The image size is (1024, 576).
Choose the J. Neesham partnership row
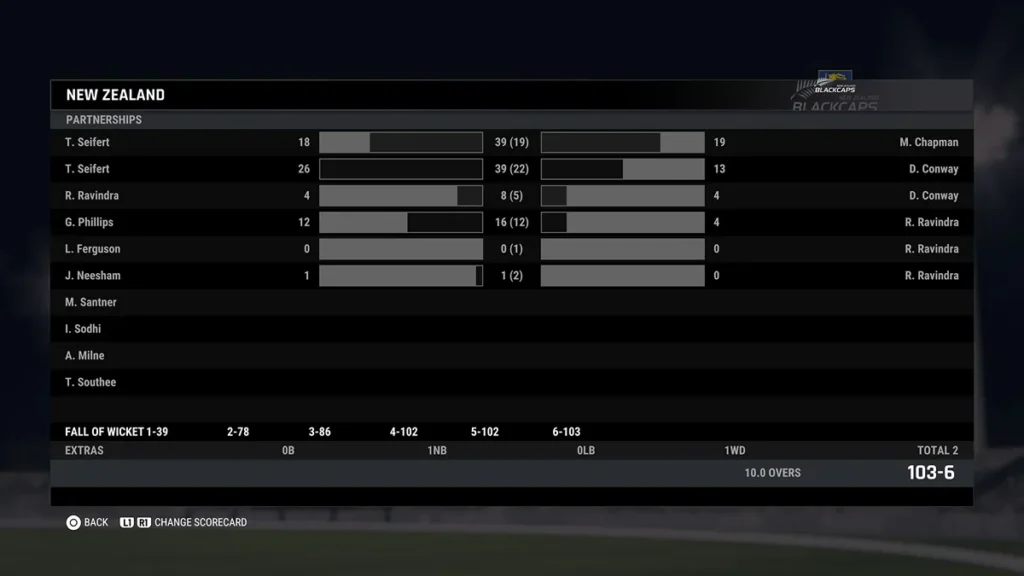(511, 276)
